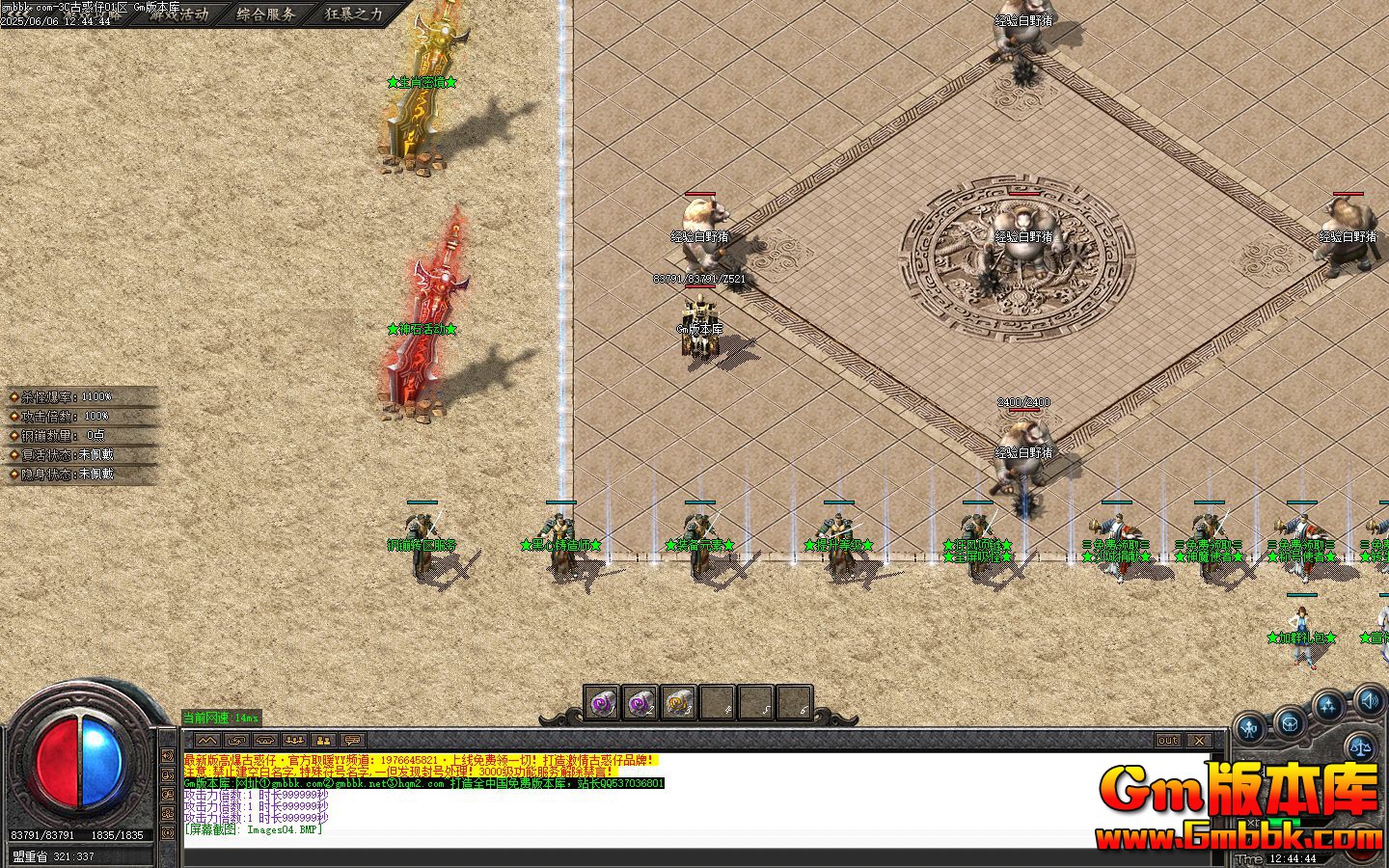The width and height of the screenshot is (1389, 868).
Task: Click the red health orb bottom left
Action: click(x=60, y=762)
